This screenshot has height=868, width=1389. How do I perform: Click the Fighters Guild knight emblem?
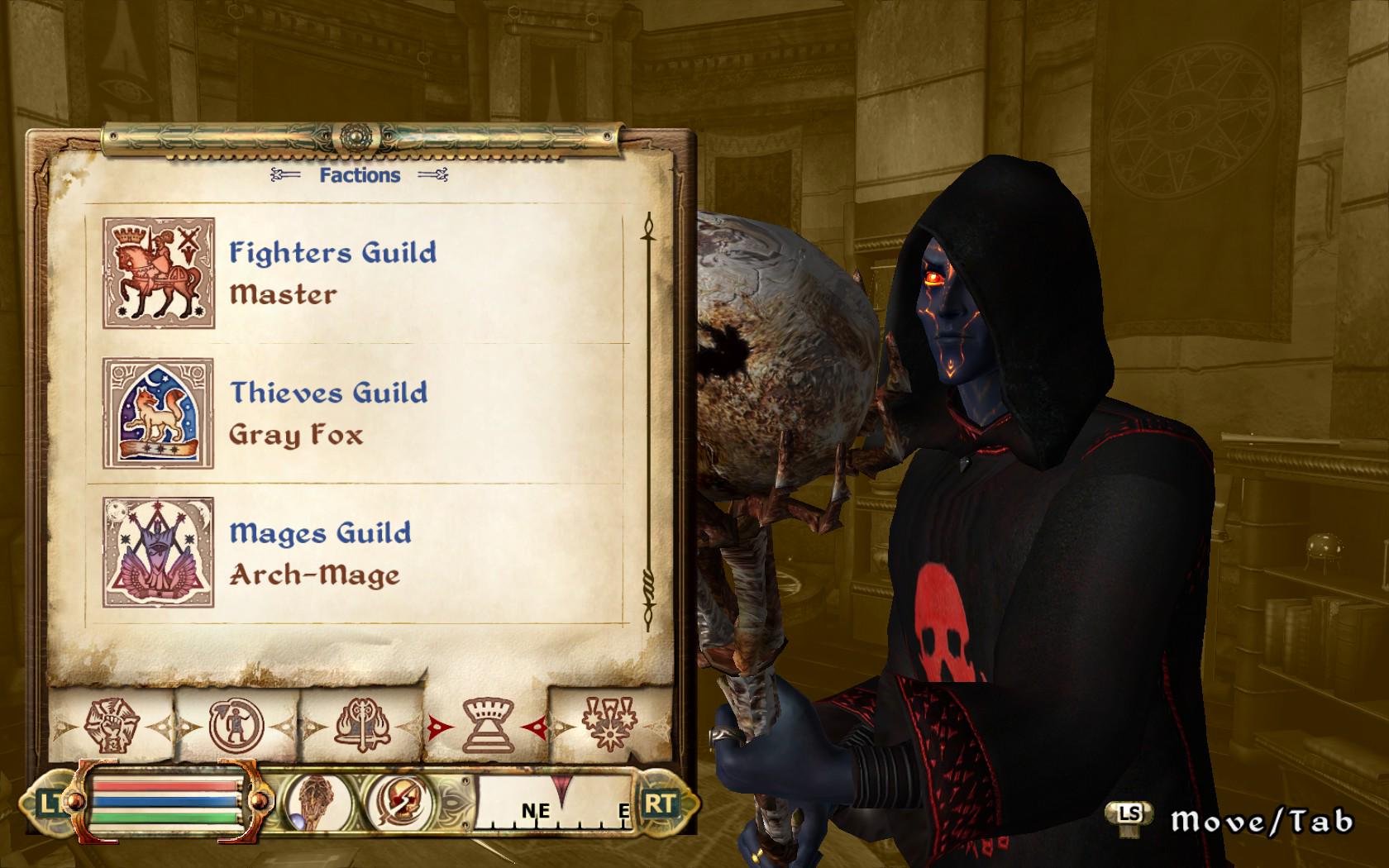point(159,272)
